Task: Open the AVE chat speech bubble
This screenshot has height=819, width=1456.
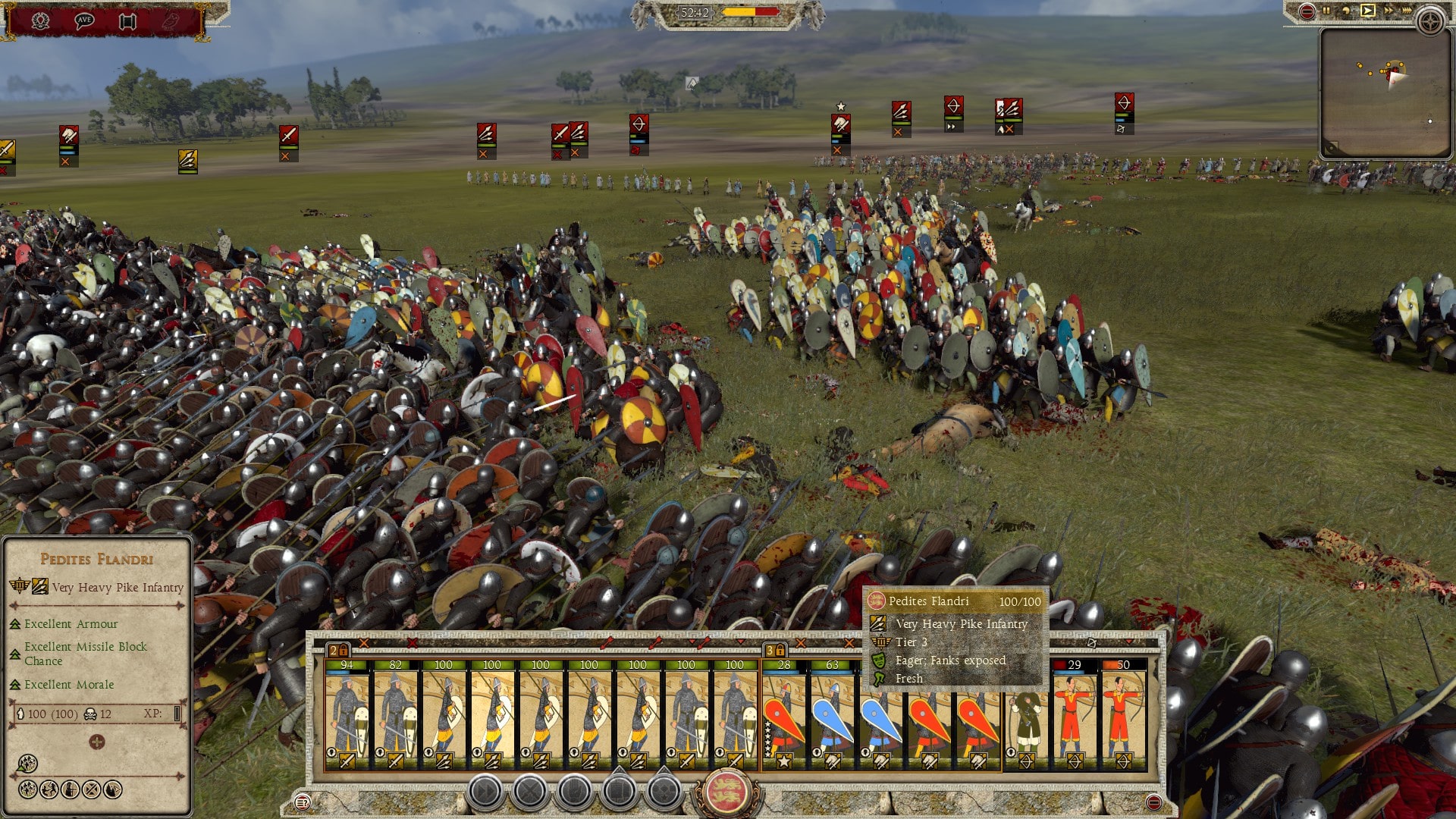Action: pyautogui.click(x=84, y=20)
